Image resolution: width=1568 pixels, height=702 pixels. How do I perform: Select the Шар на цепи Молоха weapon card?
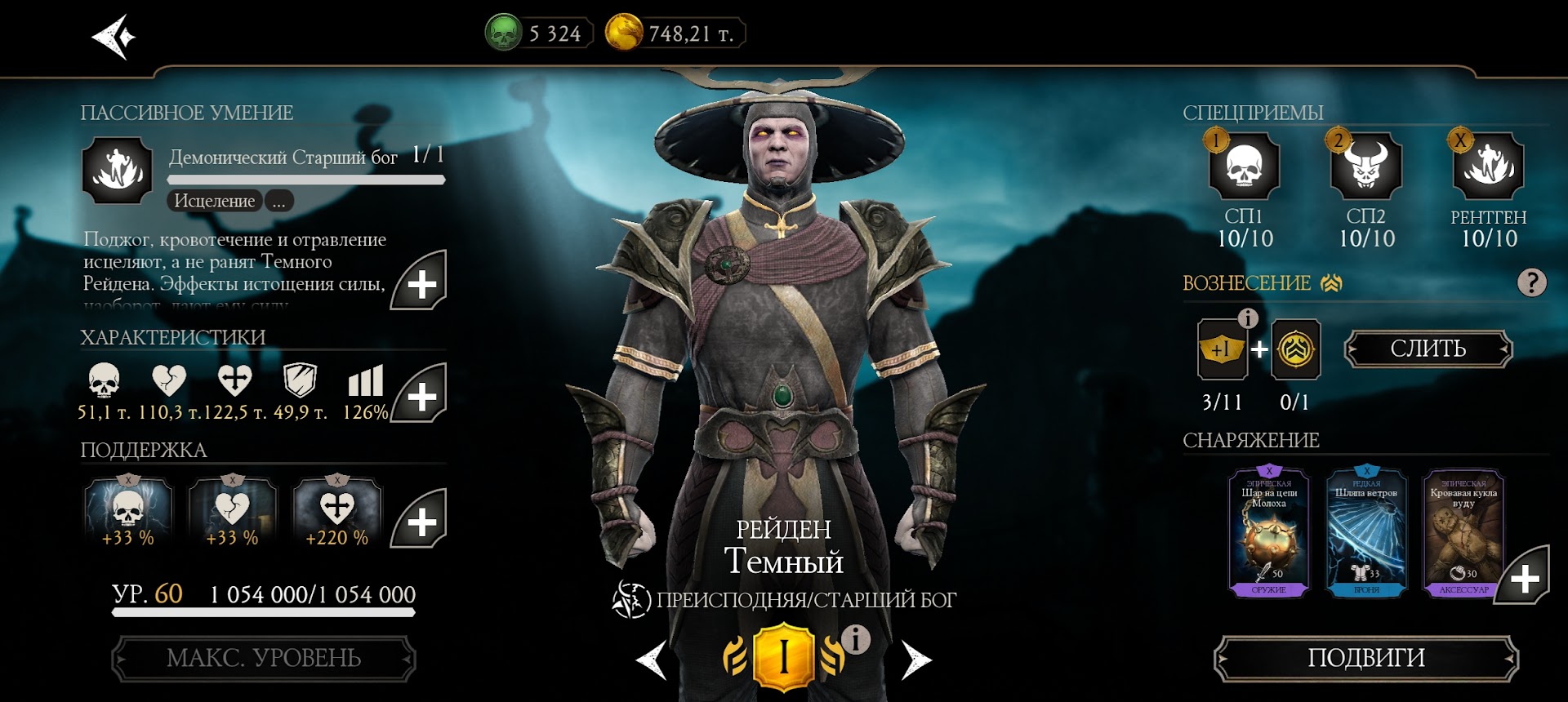coord(1268,532)
